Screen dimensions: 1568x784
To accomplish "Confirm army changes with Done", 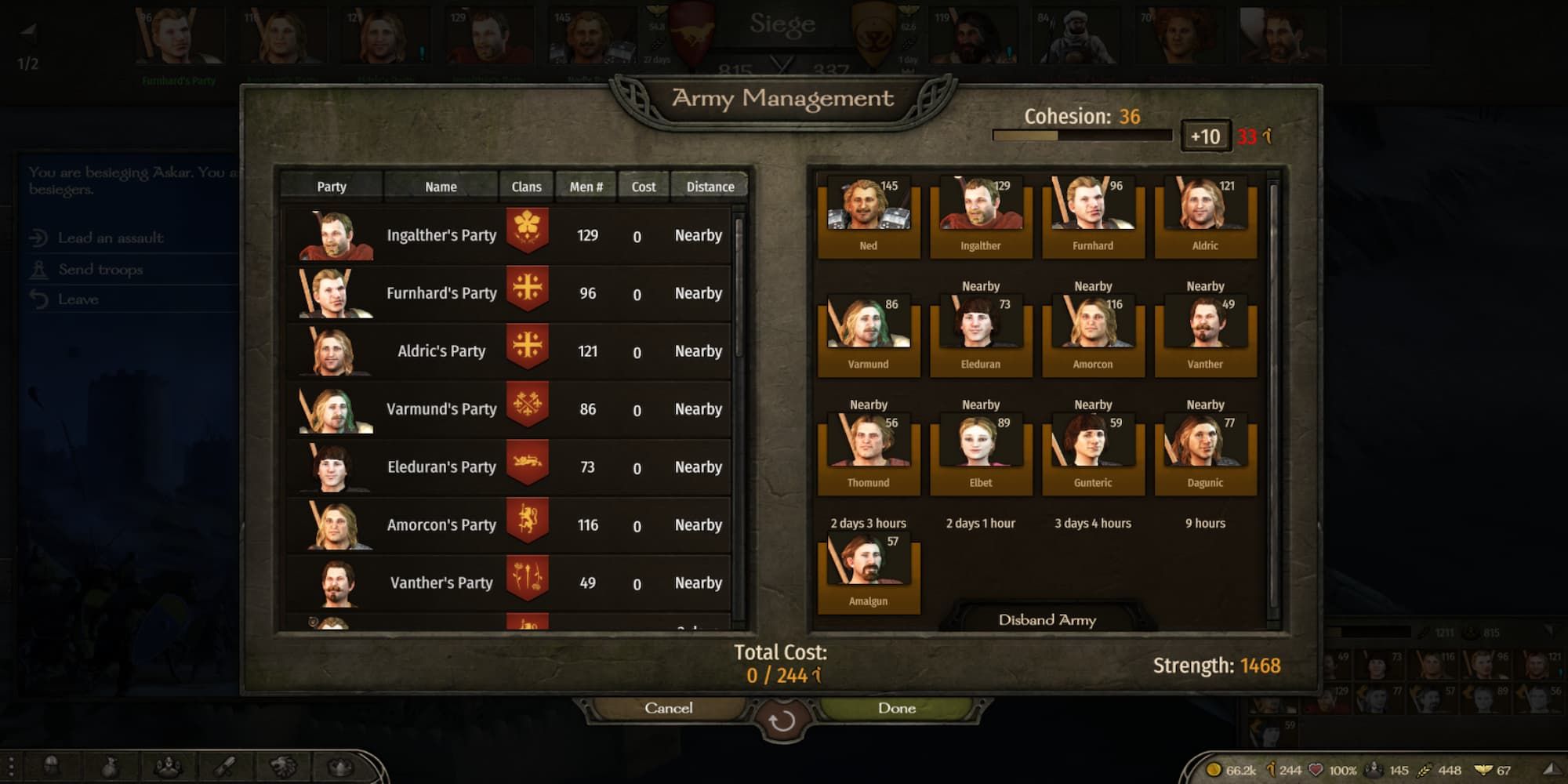I will [897, 708].
